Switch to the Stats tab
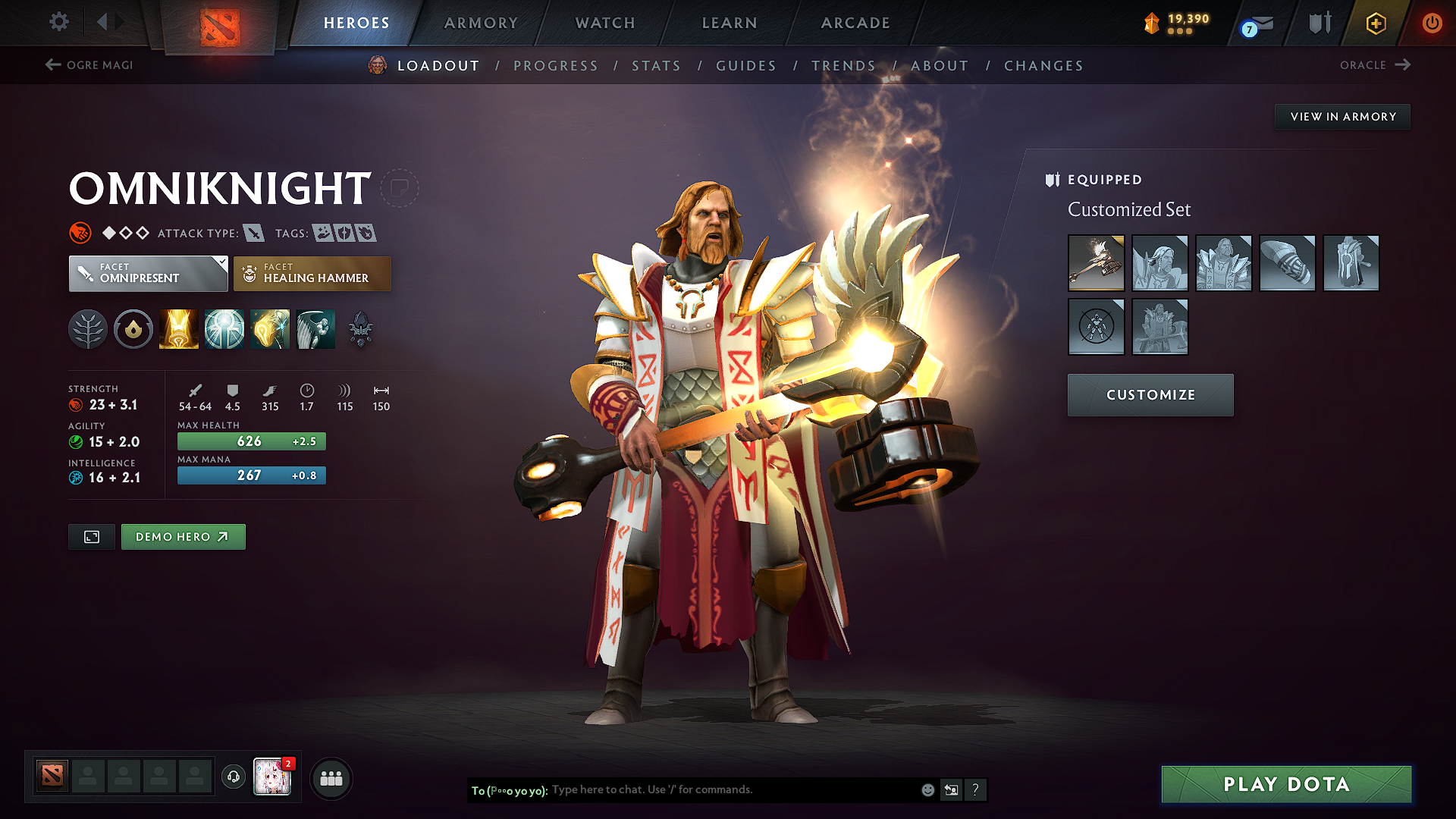1456x819 pixels. (x=656, y=66)
